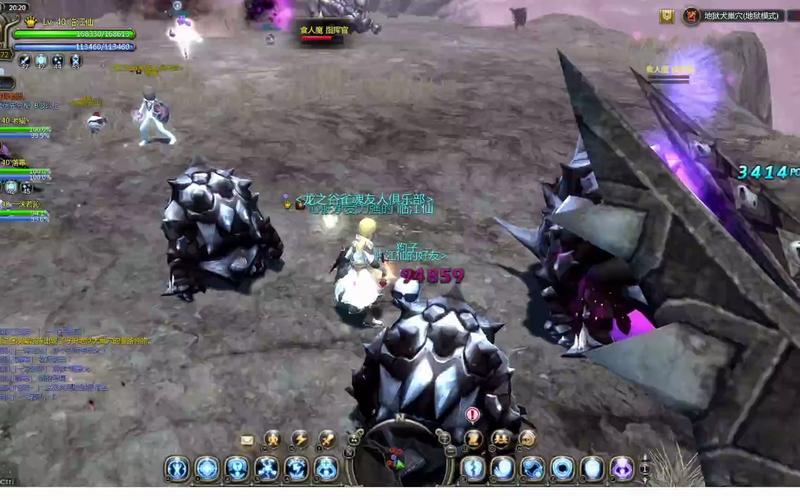Click the red exclamation alert above the hotbar
Screen dimensions: 800x500
pos(473,414)
